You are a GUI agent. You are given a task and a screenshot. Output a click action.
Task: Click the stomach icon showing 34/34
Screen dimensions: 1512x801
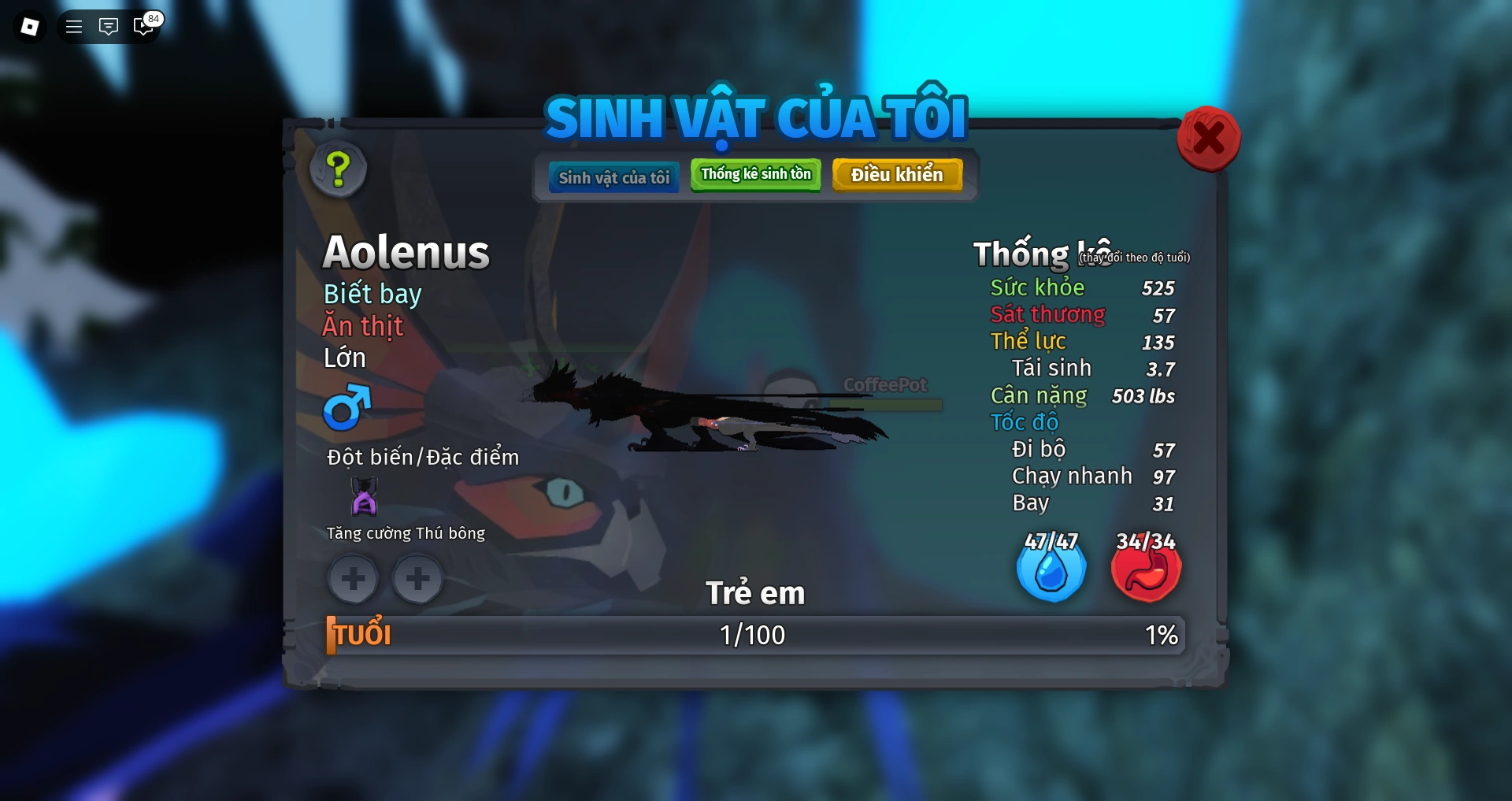point(1145,567)
